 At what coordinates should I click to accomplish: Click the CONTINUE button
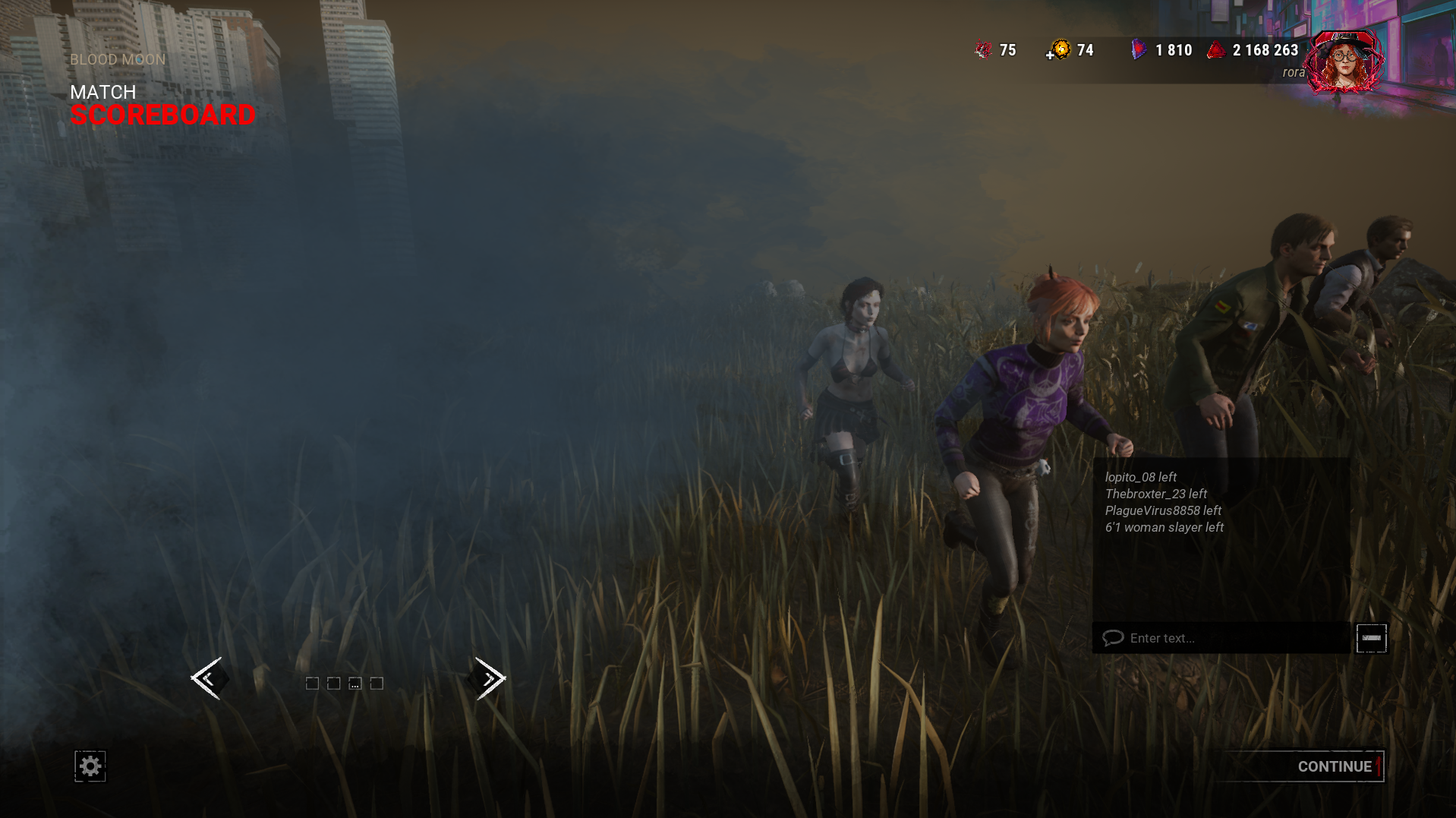1334,766
